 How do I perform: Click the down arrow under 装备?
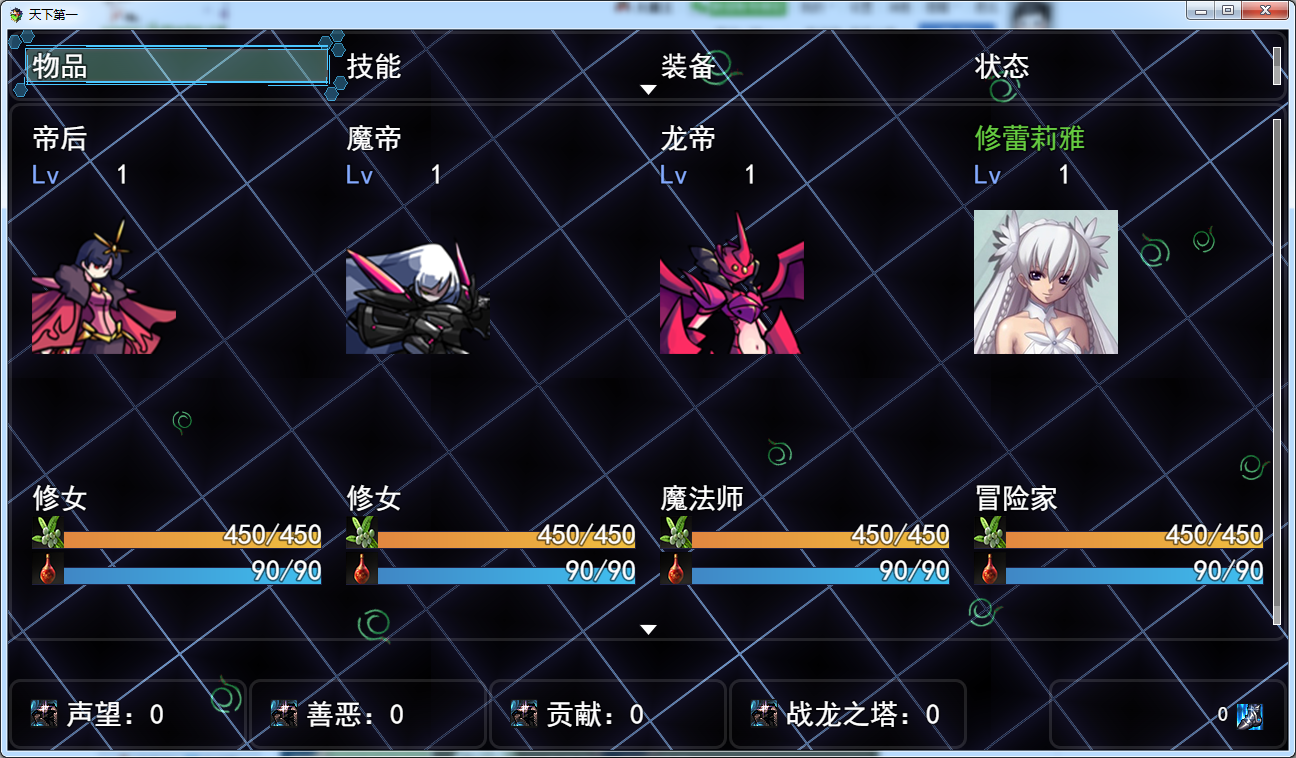pos(649,89)
